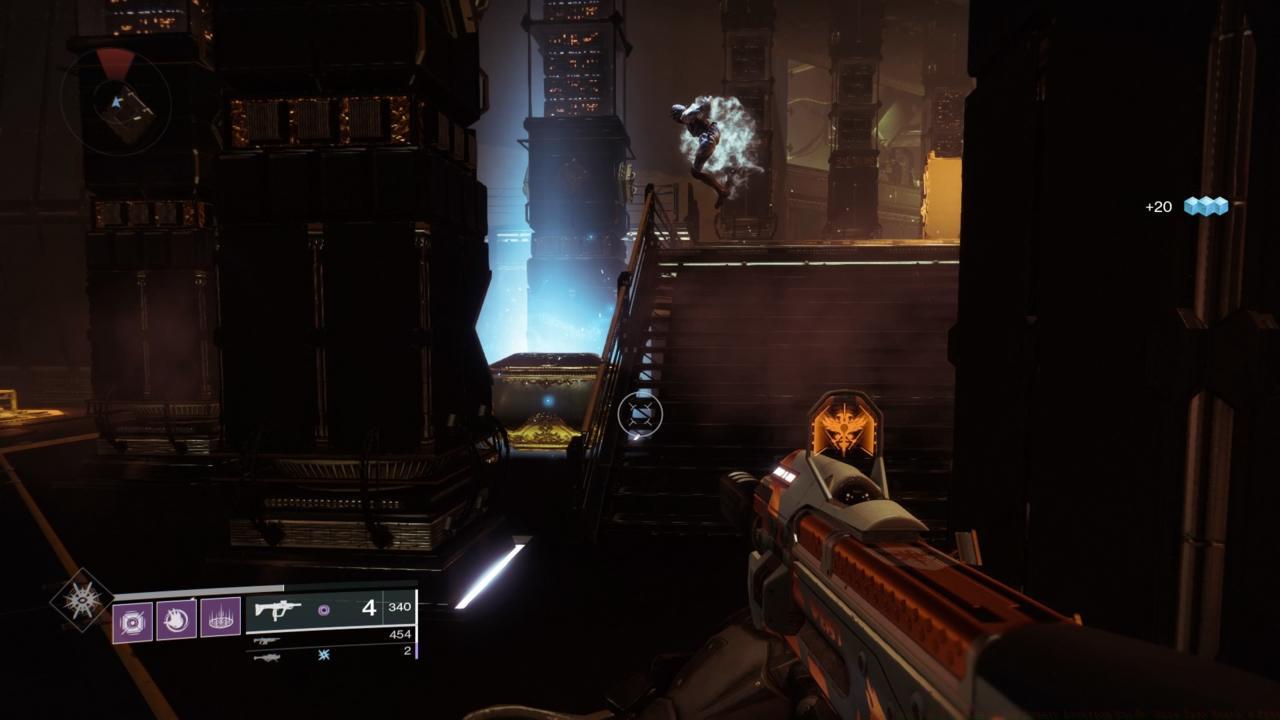Screen dimensions: 1280x720
Task: Activate the Super ability diamond icon
Action: pyautogui.click(x=81, y=601)
